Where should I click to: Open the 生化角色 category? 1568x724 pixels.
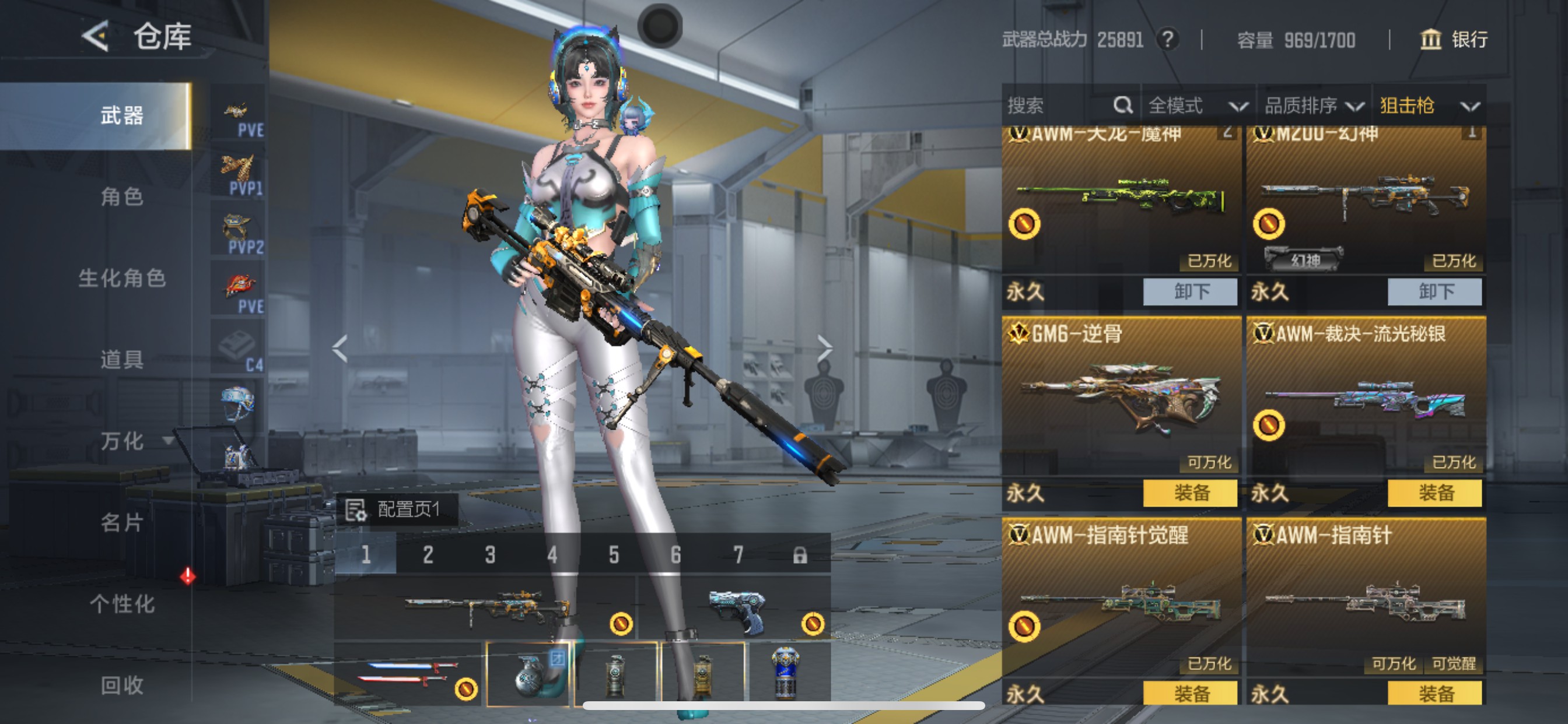122,278
